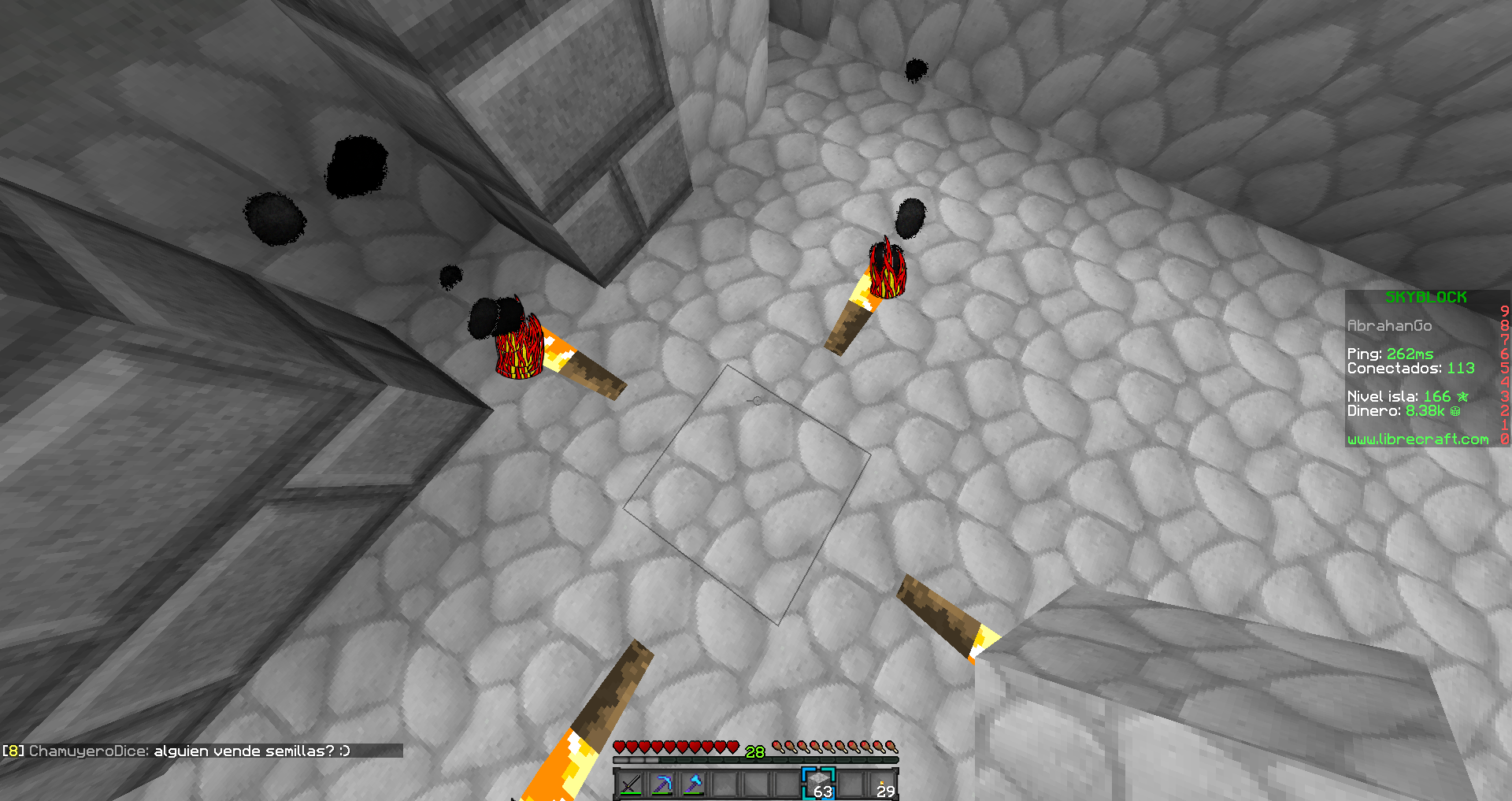The image size is (1512, 801).
Task: Select the cobblestone stack of 63
Action: pos(819,784)
